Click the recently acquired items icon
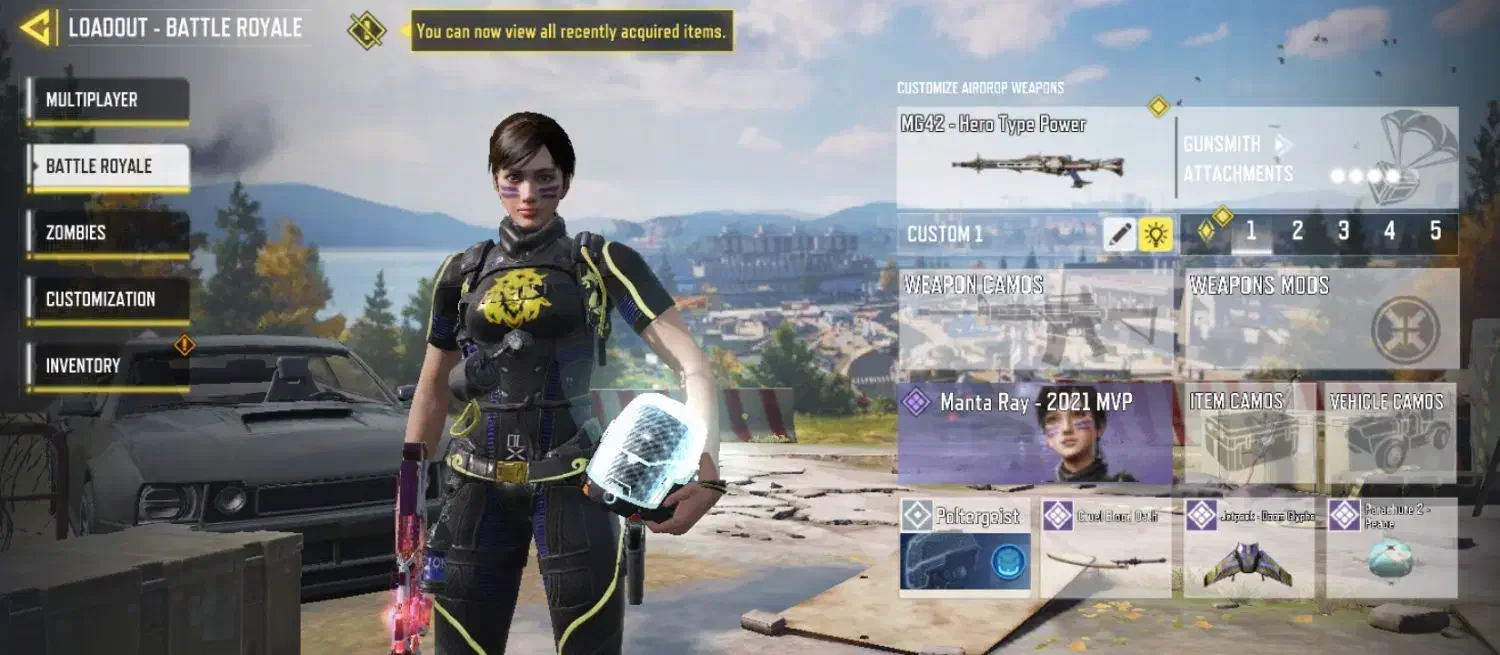This screenshot has height=655, width=1500. pyautogui.click(x=367, y=30)
